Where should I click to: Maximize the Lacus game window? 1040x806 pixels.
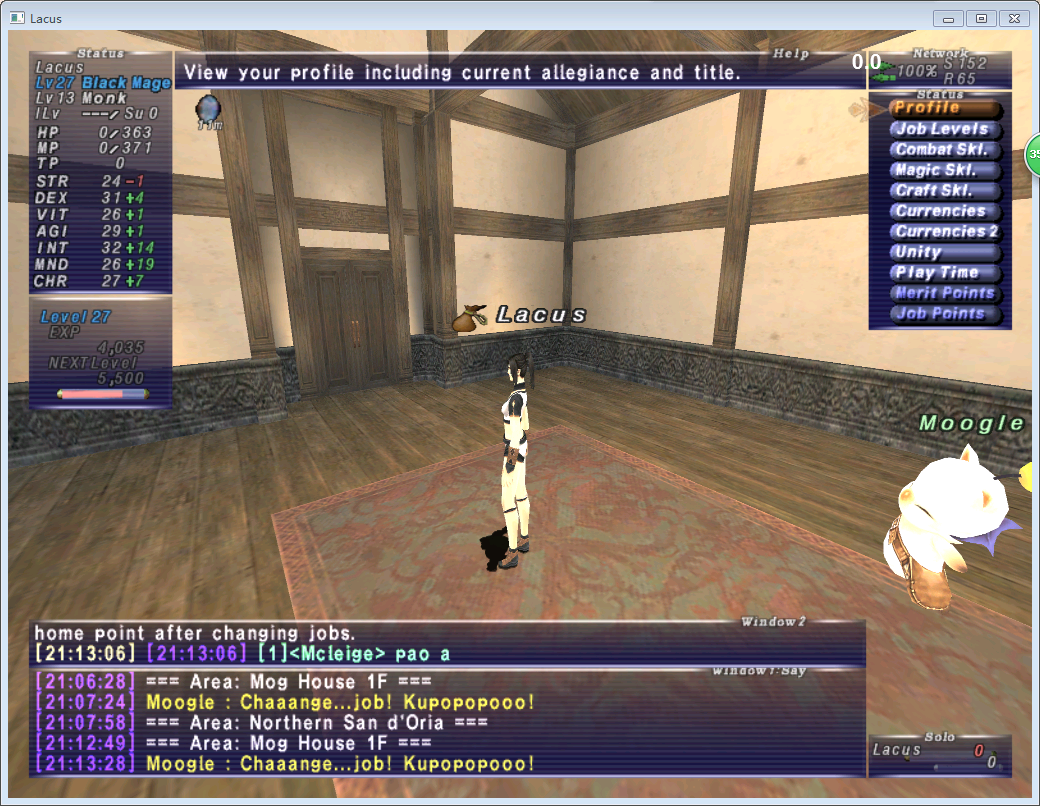980,18
